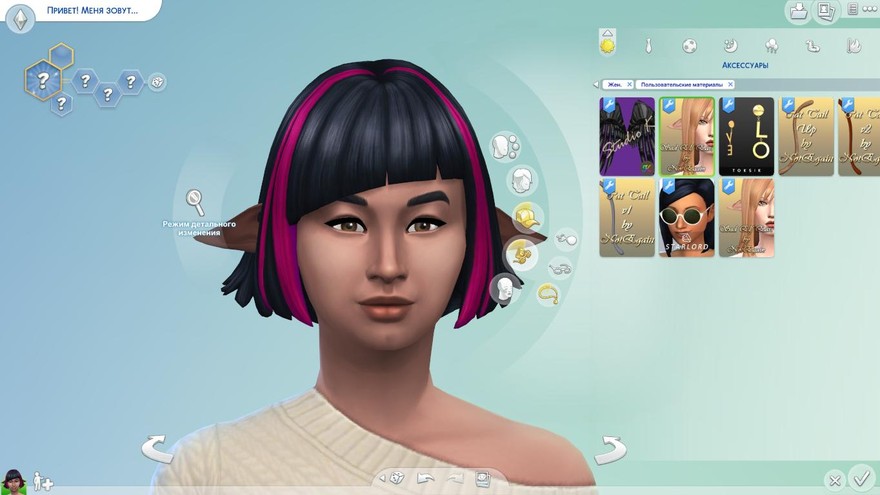Rotate the Sim to the left
Image resolution: width=880 pixels, height=495 pixels.
pos(157,449)
